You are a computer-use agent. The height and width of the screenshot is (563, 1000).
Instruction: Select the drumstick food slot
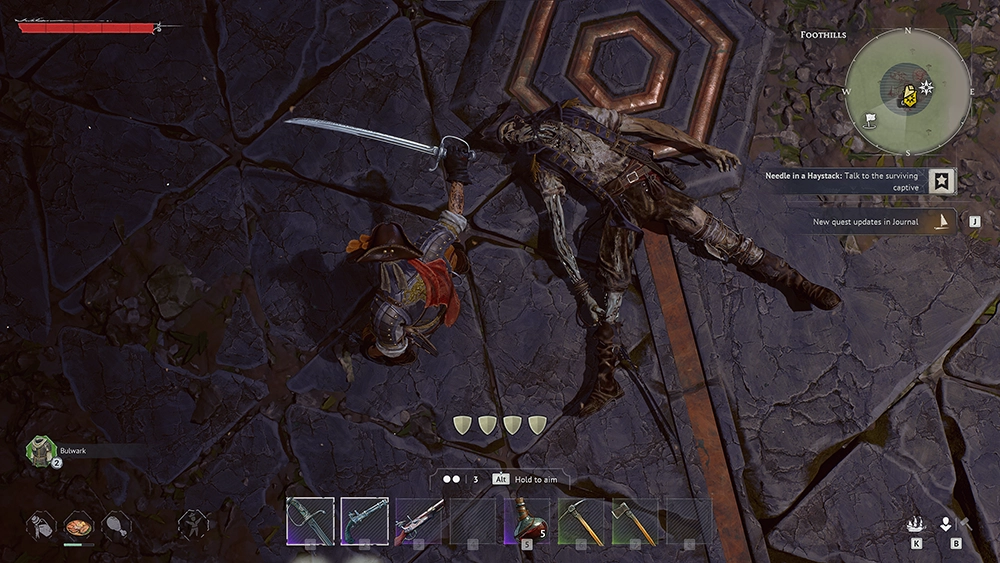[116, 523]
